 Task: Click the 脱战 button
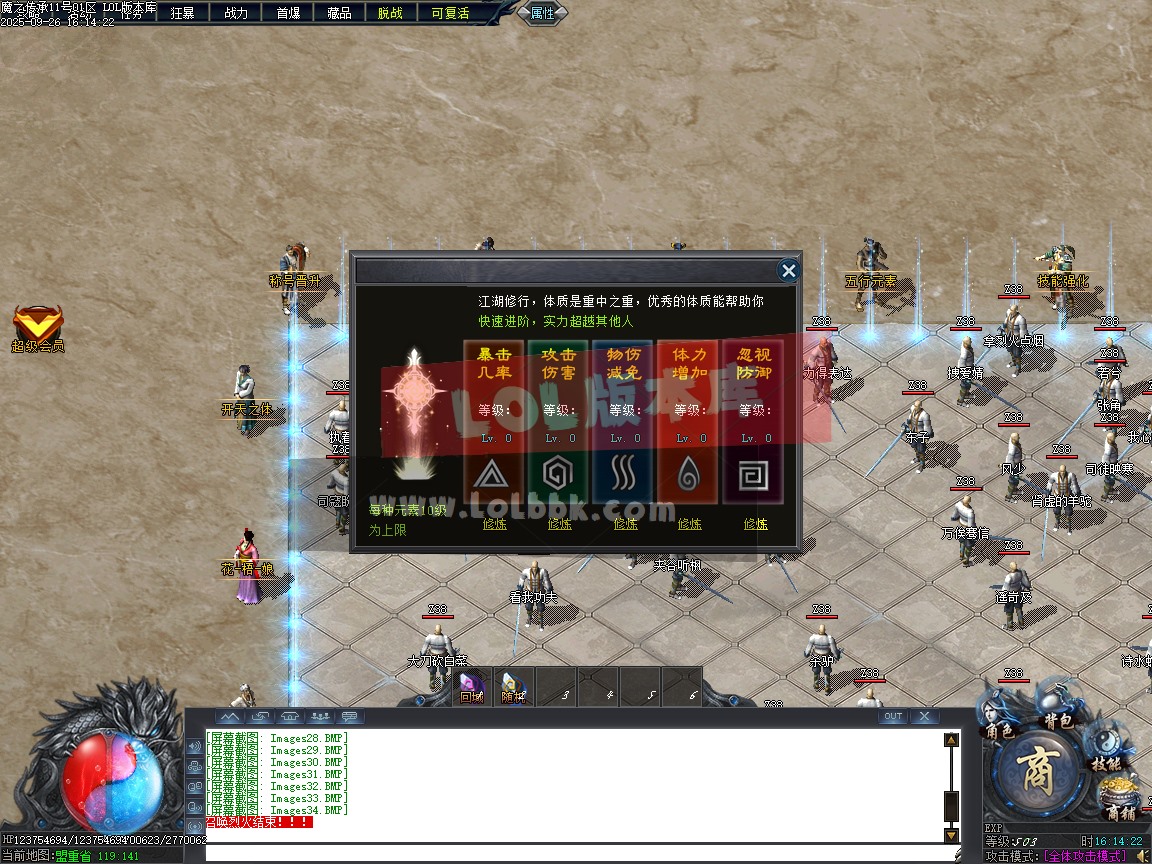390,13
